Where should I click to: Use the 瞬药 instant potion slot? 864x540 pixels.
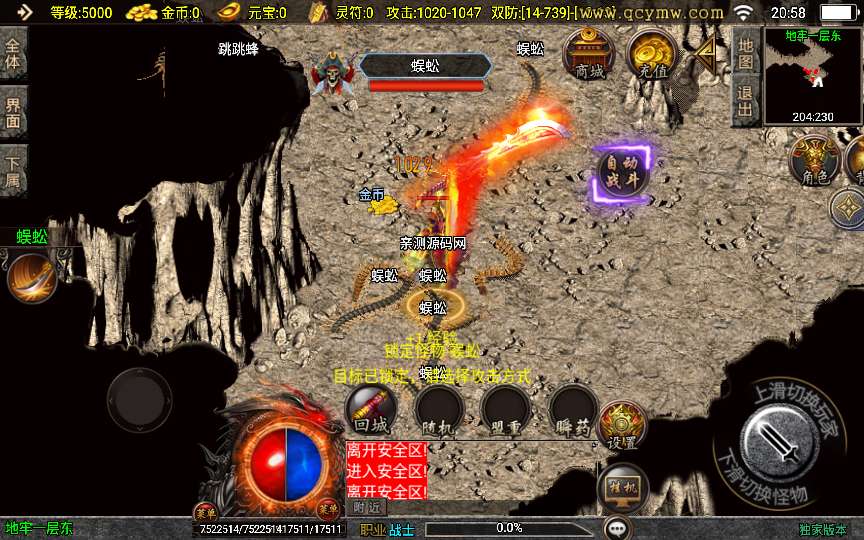pyautogui.click(x=572, y=408)
